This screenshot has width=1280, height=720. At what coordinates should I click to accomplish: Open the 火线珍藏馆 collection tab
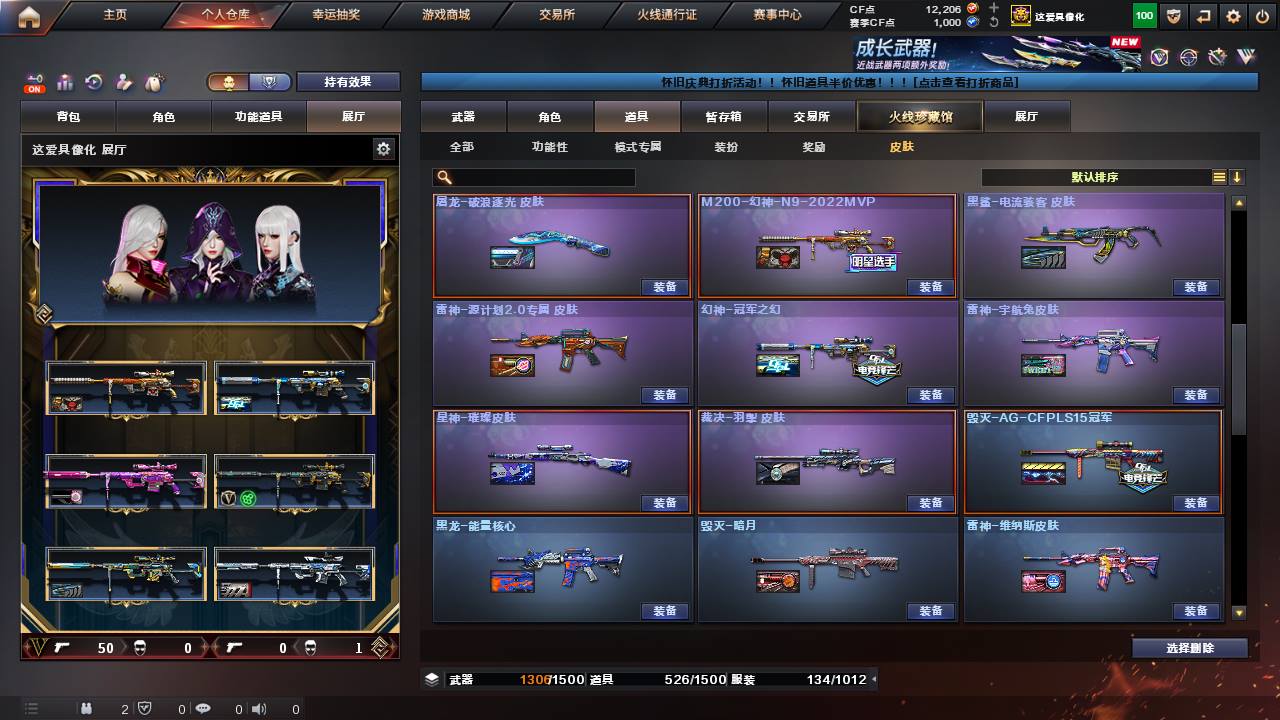920,117
